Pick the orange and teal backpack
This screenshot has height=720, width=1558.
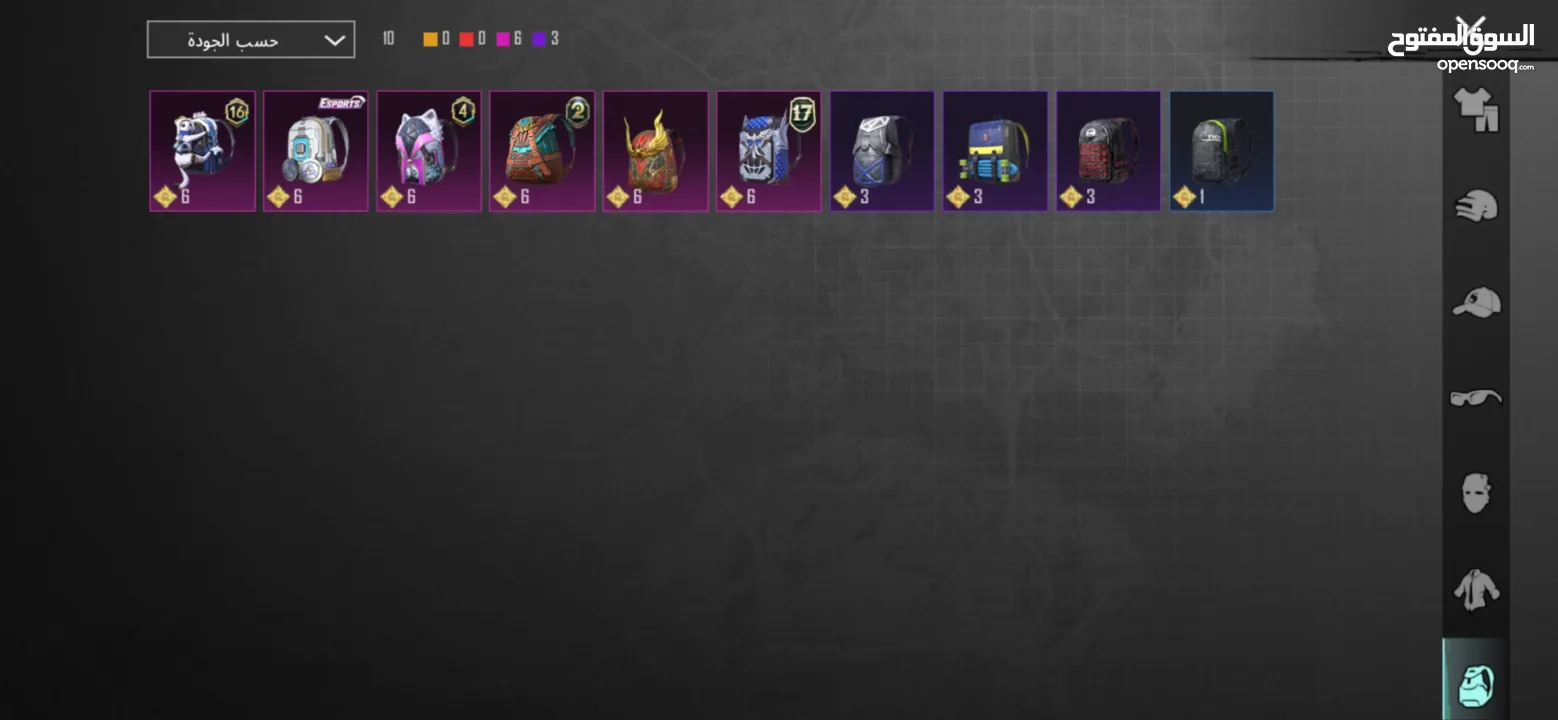pyautogui.click(x=542, y=151)
